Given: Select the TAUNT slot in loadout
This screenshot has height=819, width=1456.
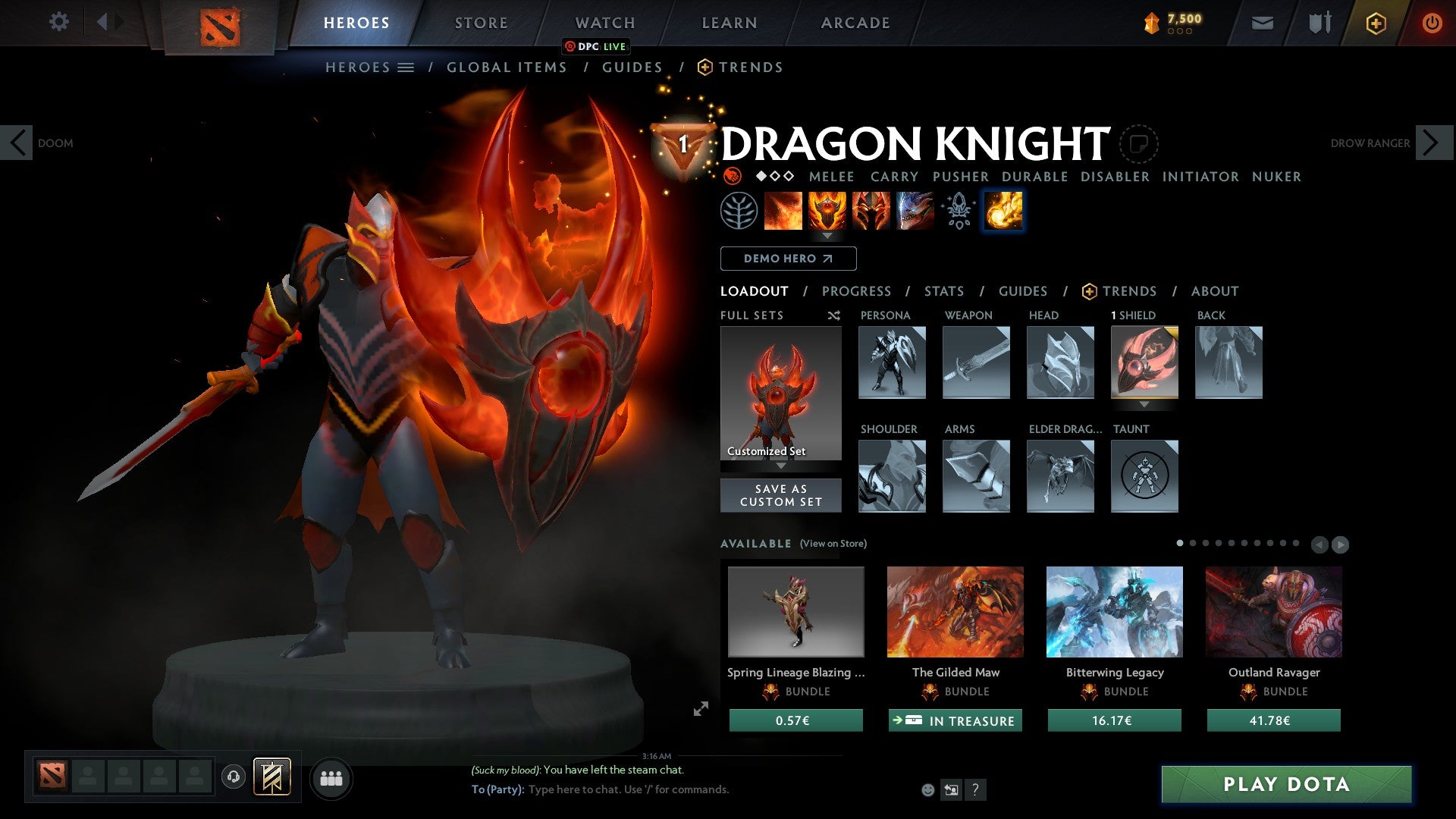Looking at the screenshot, I should tap(1144, 476).
